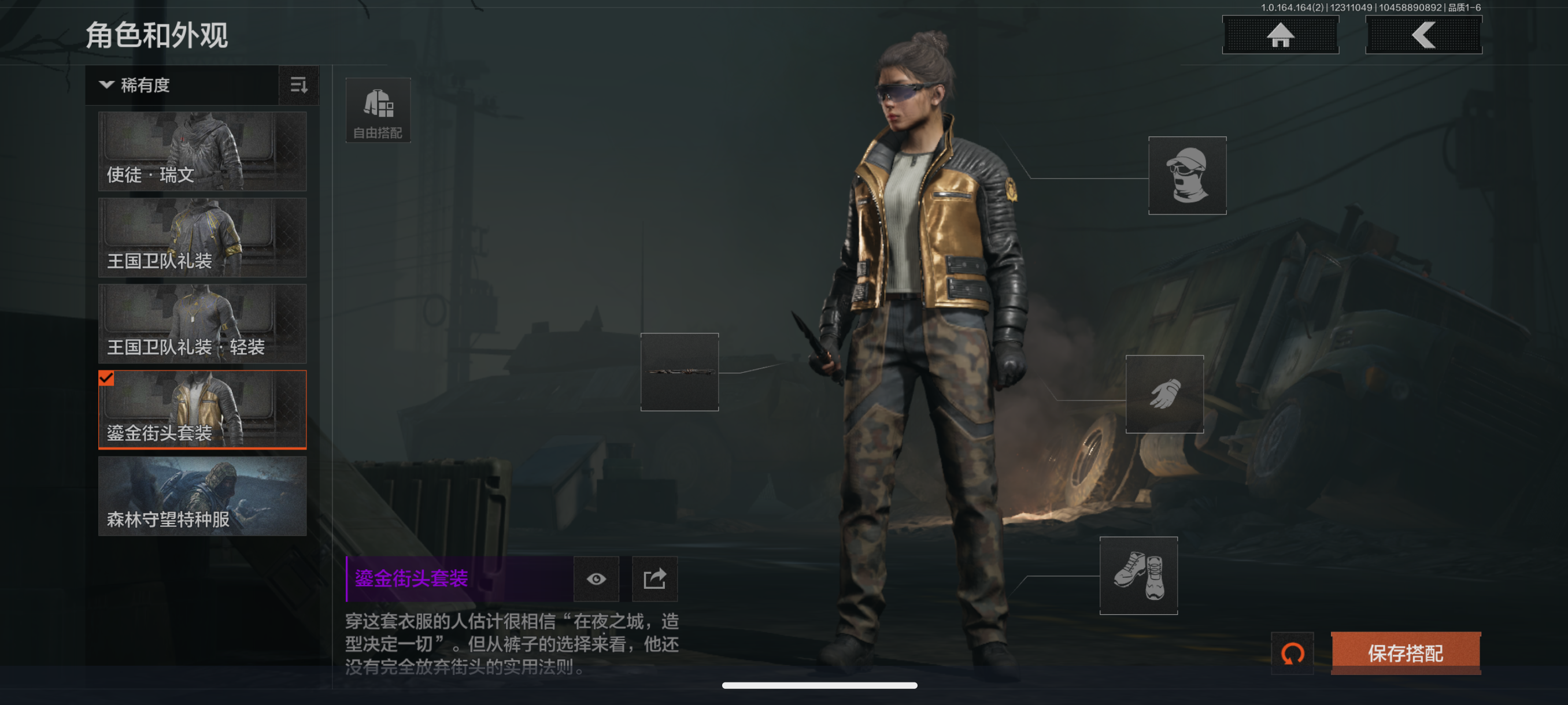
Task: Share the 鎏金街头套装 outfit
Action: click(x=654, y=578)
